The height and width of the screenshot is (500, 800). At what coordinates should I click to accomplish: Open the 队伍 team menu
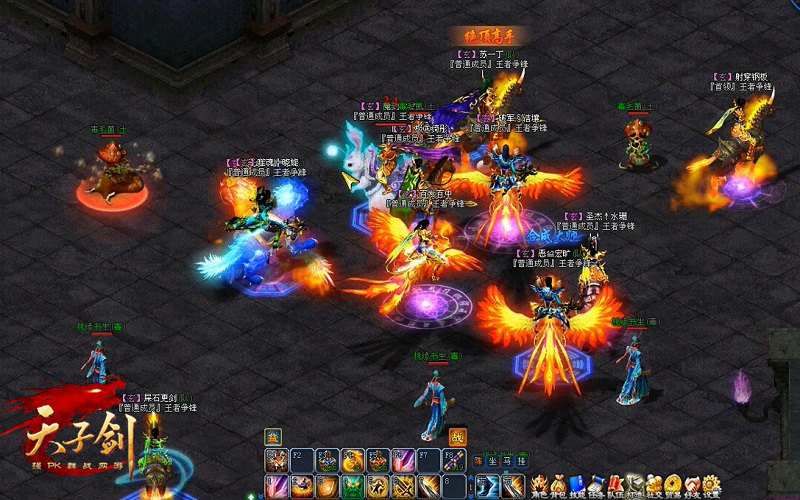tap(615, 483)
